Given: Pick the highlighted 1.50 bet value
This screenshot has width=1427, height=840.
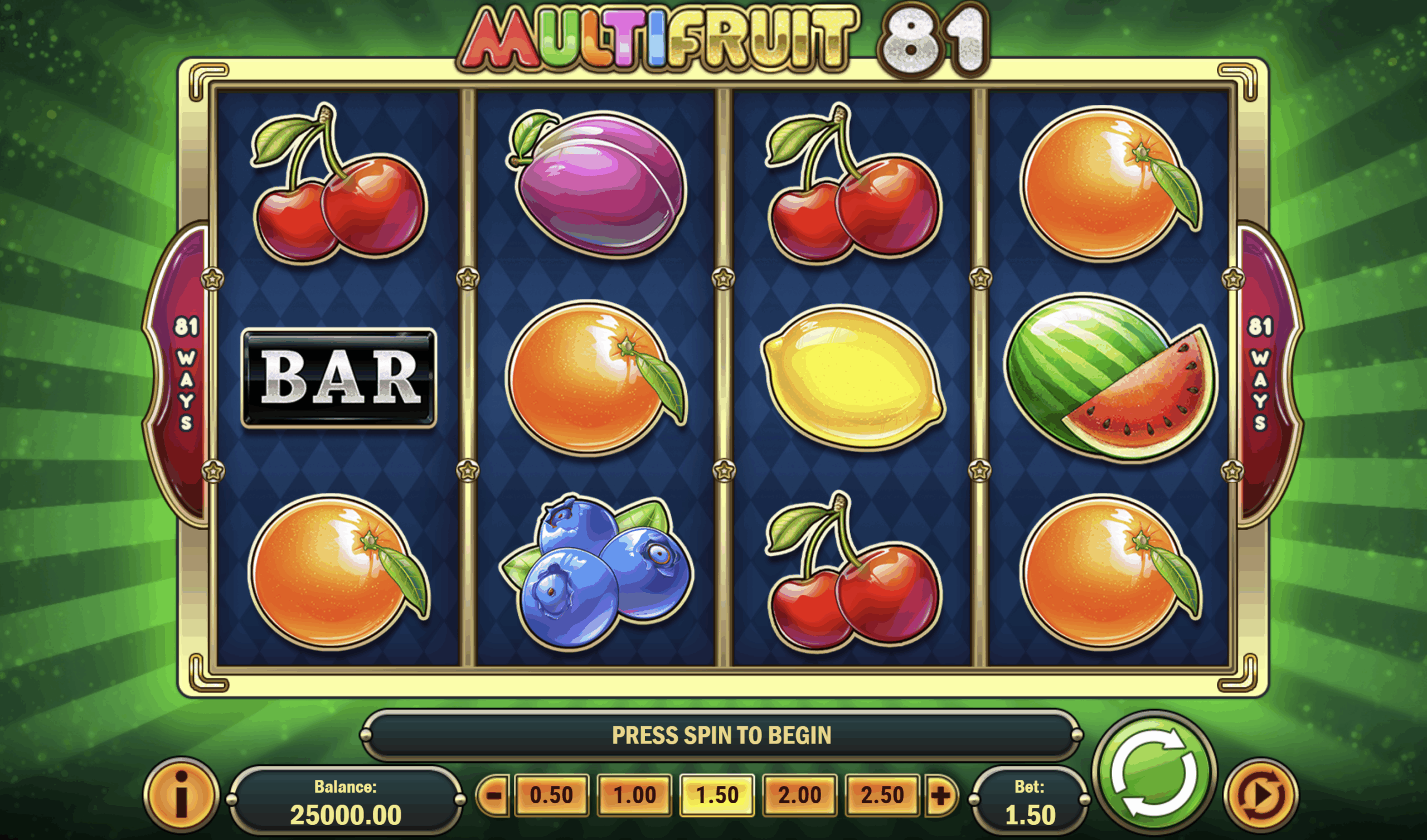Looking at the screenshot, I should tap(717, 795).
